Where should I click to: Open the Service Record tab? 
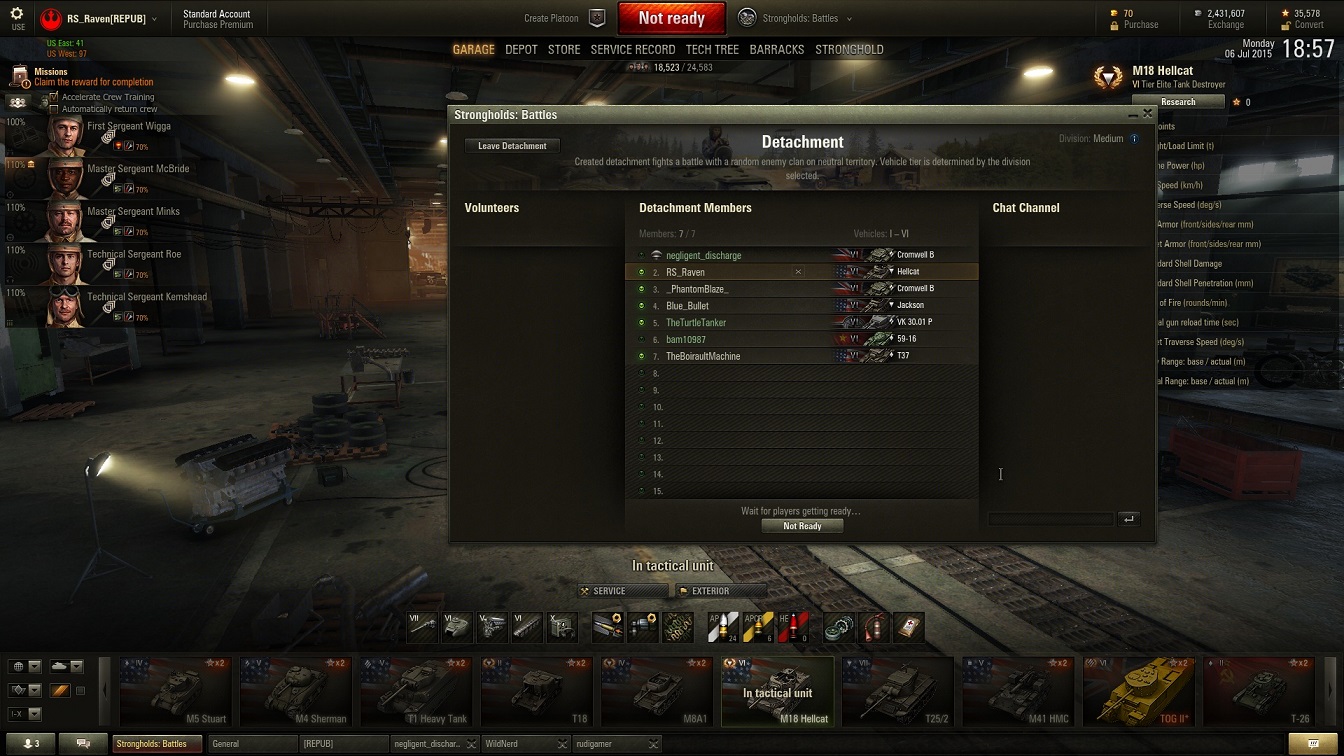[632, 49]
